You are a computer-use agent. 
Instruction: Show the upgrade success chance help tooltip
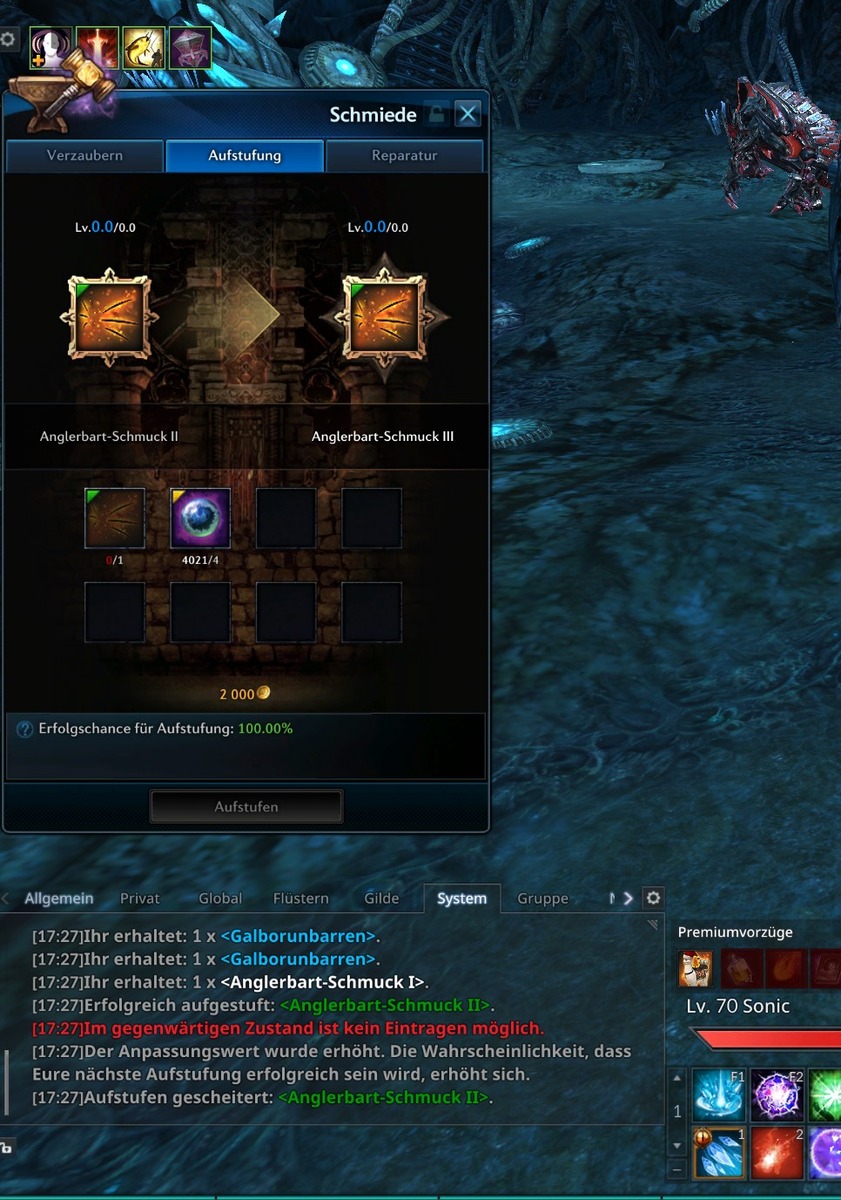25,729
